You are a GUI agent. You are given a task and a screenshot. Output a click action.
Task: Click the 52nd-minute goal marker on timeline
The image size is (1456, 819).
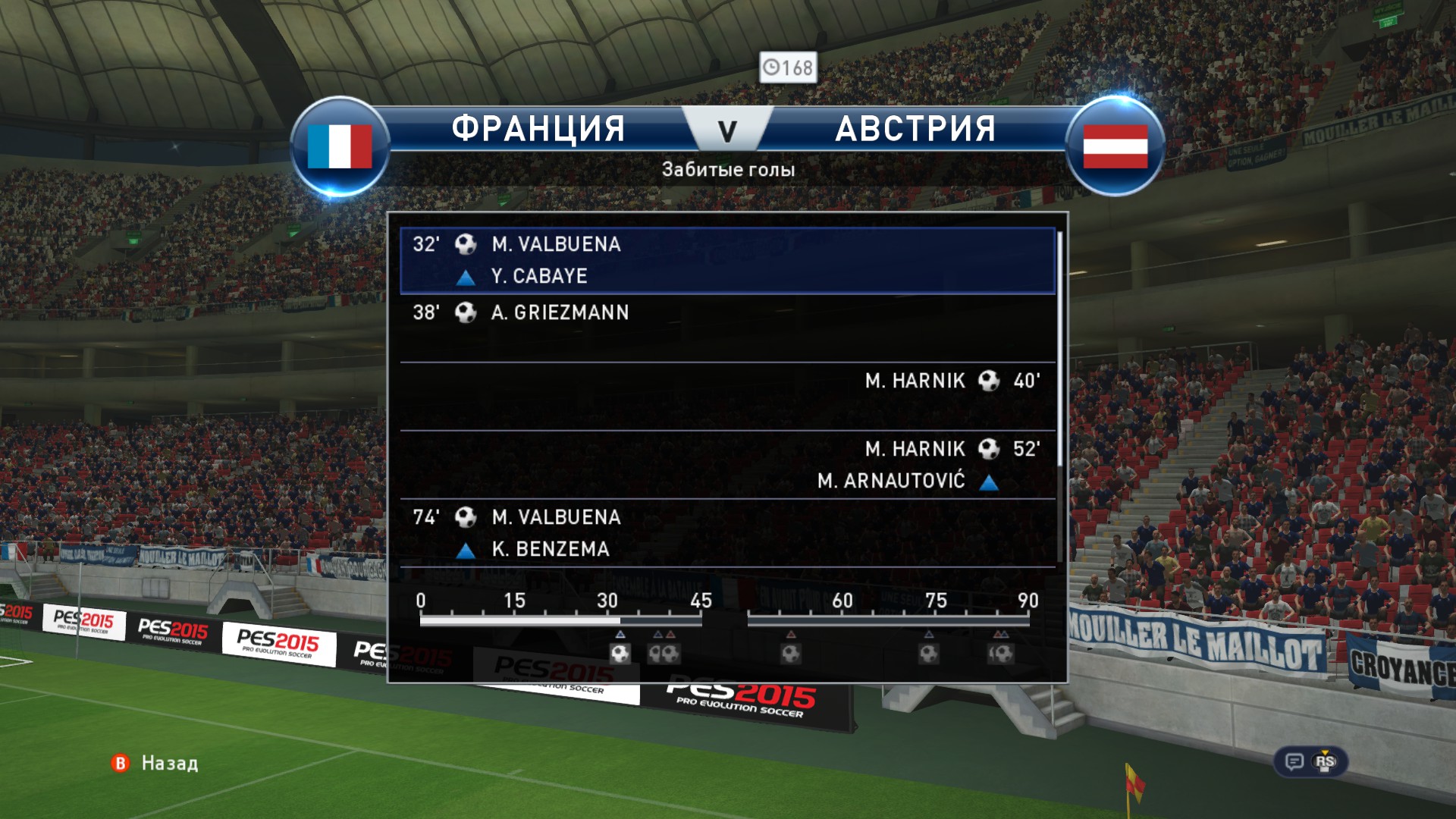point(791,653)
